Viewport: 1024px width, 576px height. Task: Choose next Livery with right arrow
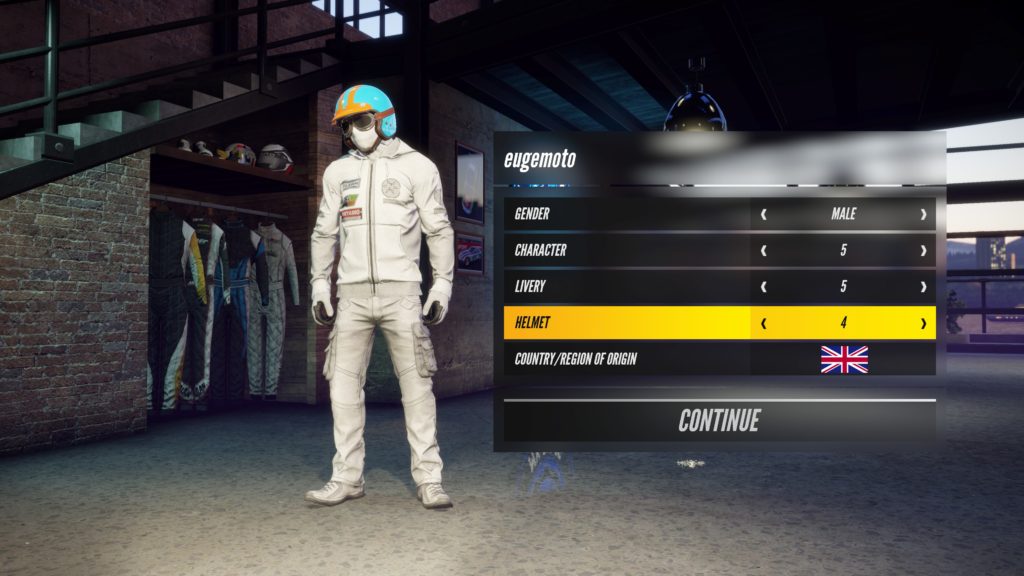[x=922, y=287]
